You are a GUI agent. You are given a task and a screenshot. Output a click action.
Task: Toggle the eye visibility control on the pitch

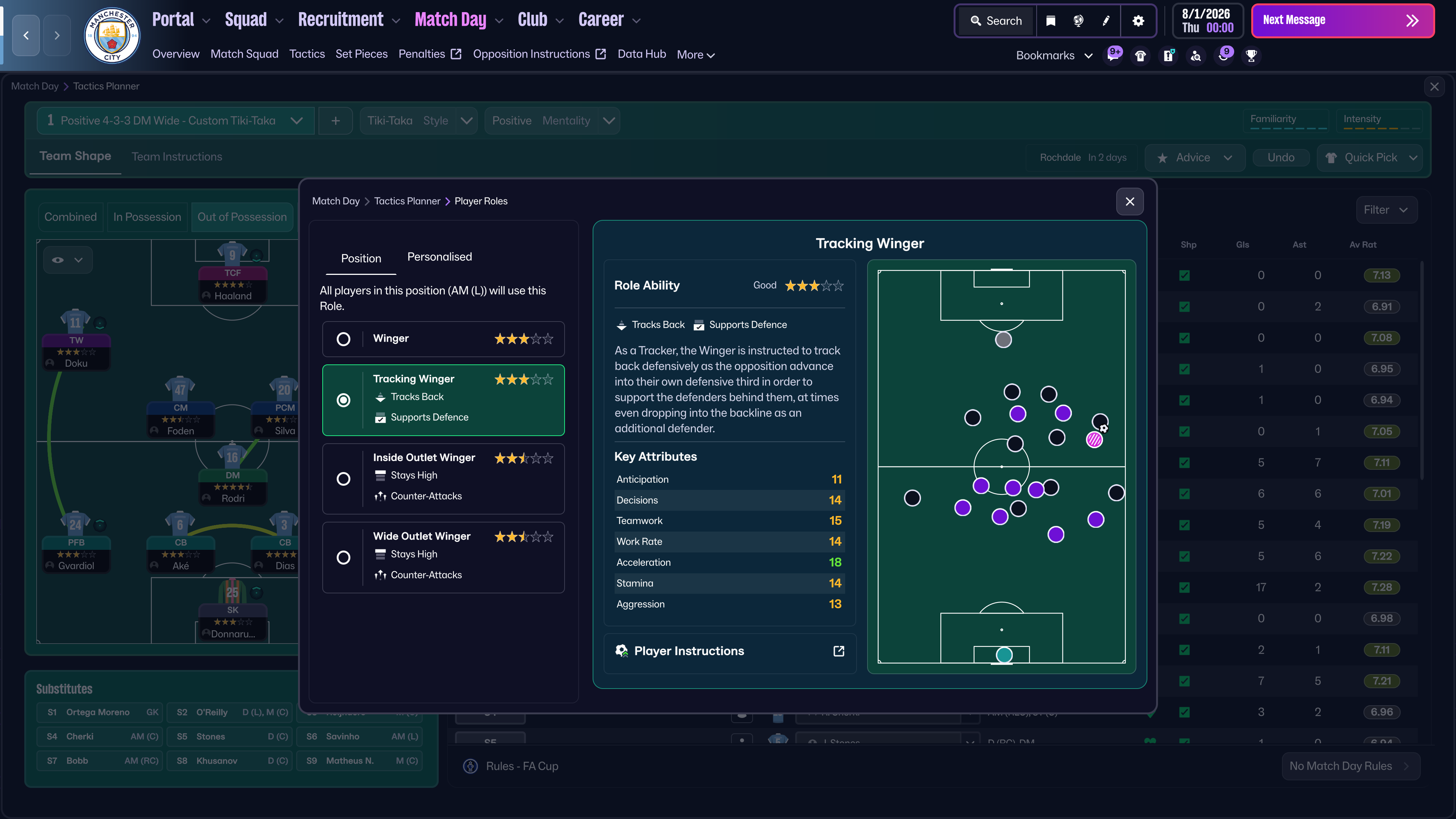pos(58,259)
